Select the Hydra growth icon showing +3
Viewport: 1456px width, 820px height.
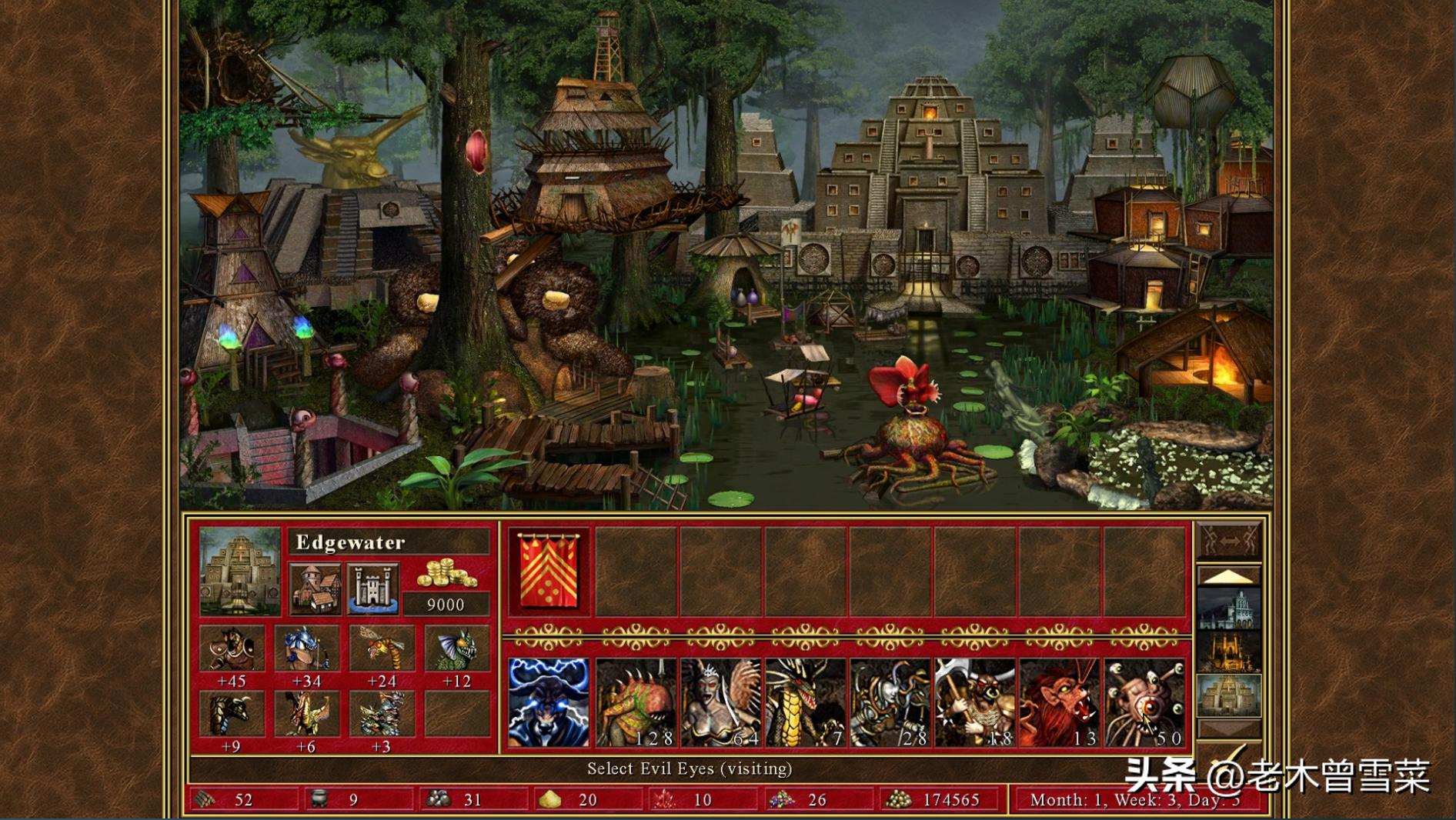(x=382, y=714)
